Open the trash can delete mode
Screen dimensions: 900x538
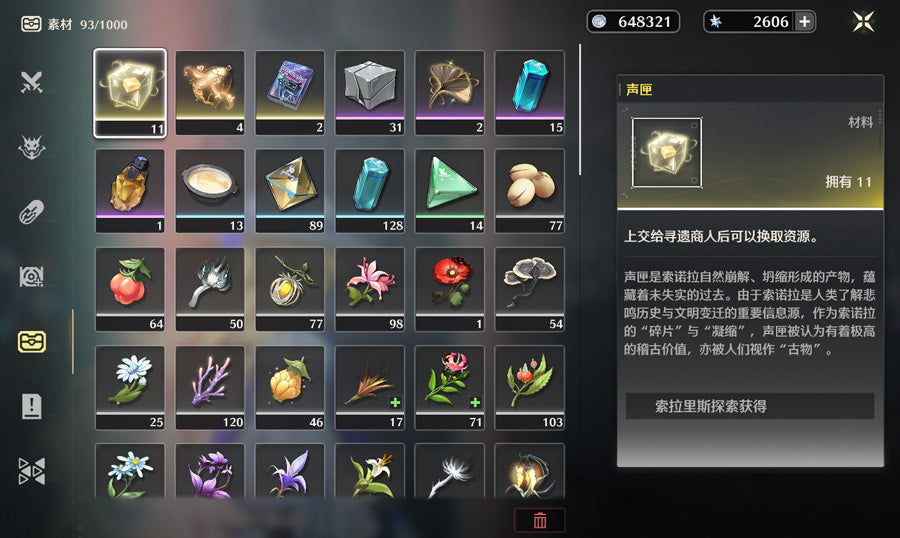point(540,520)
